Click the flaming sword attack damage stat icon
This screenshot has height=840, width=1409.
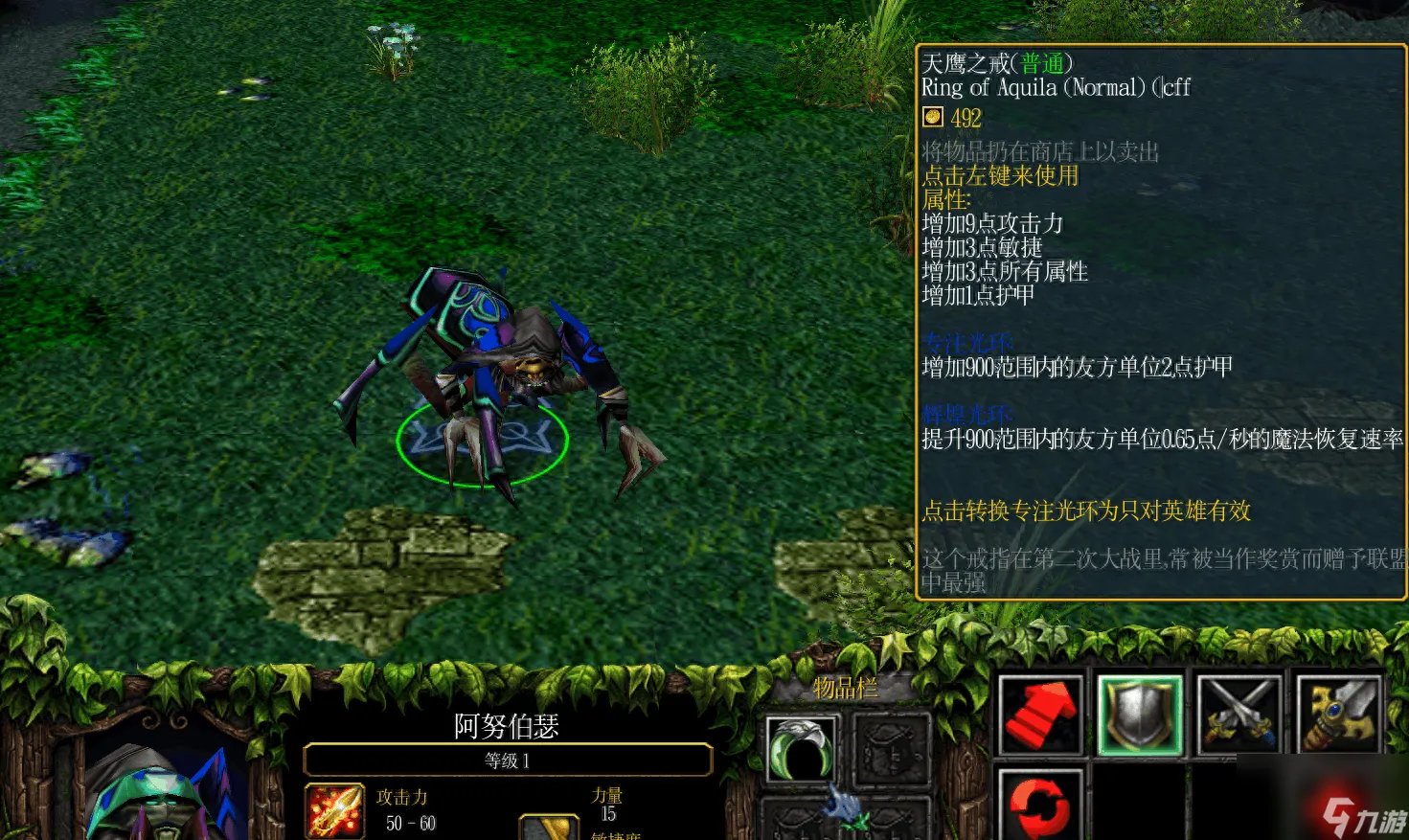(x=333, y=809)
